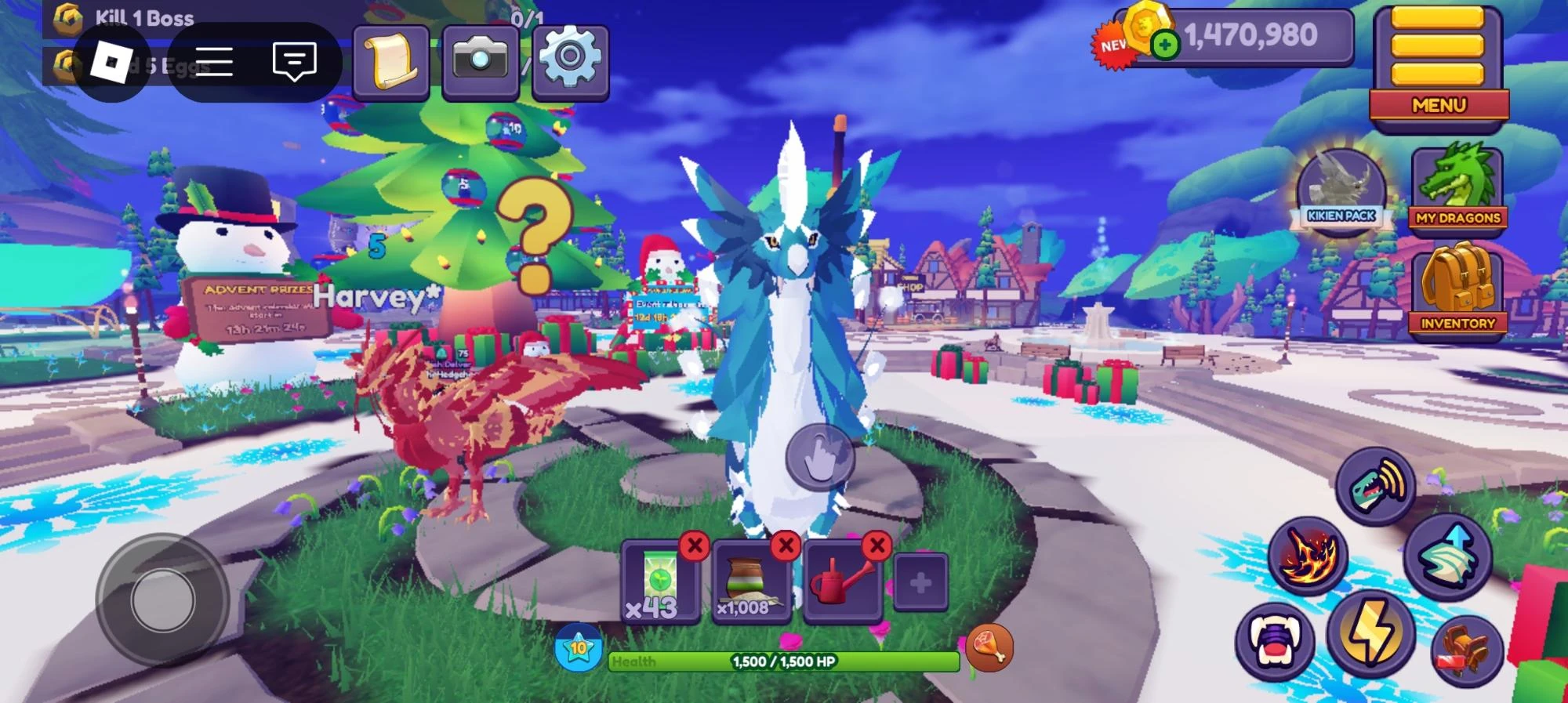The image size is (1568, 703).
Task: Open the settings gear
Action: pos(570,60)
